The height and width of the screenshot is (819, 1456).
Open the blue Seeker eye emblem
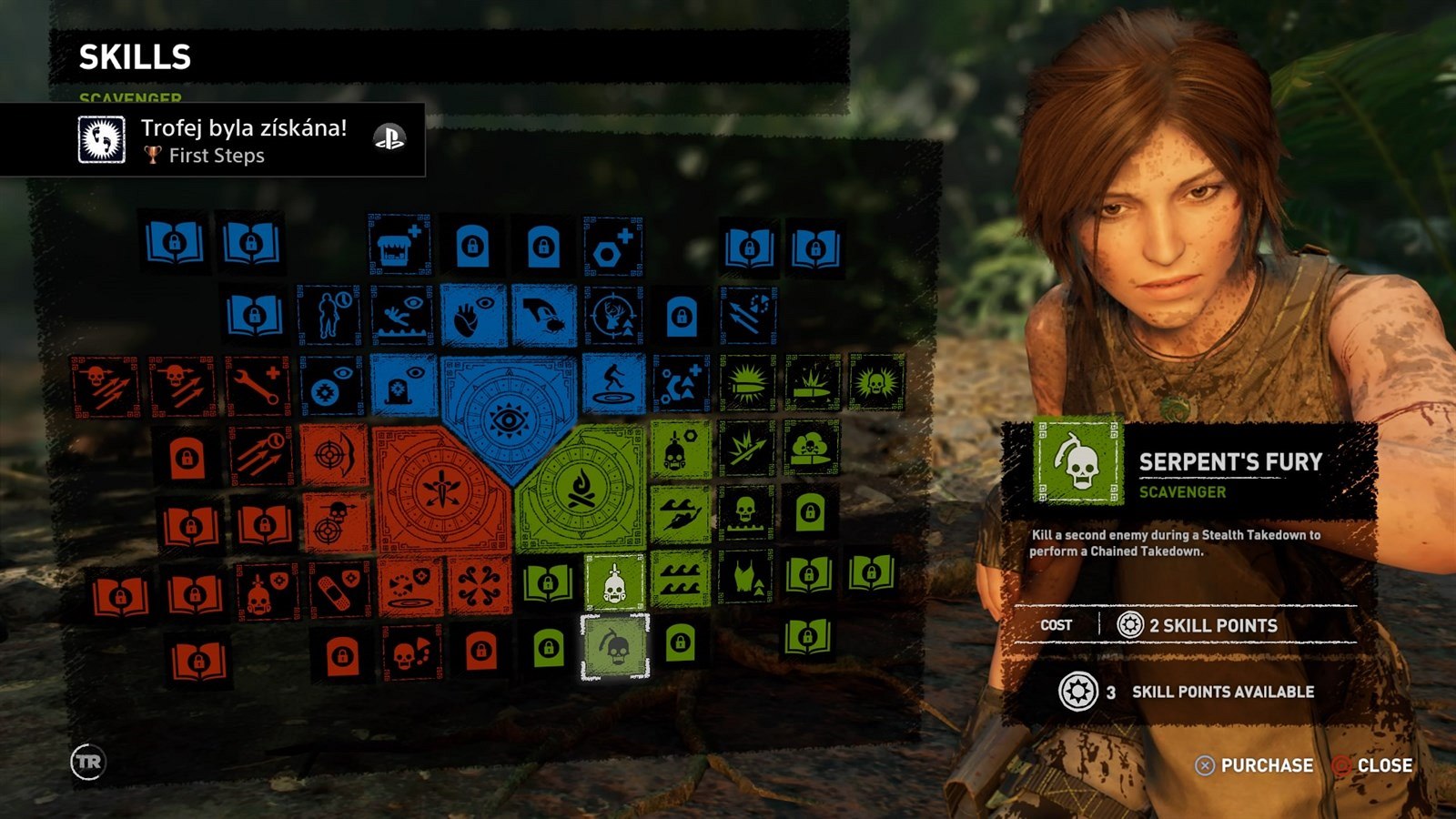[x=508, y=418]
